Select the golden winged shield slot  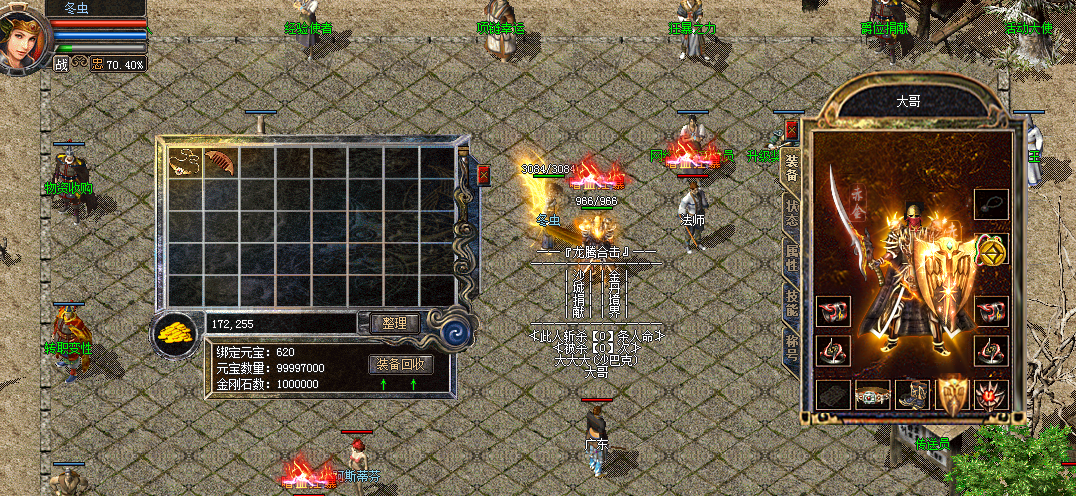(952, 395)
